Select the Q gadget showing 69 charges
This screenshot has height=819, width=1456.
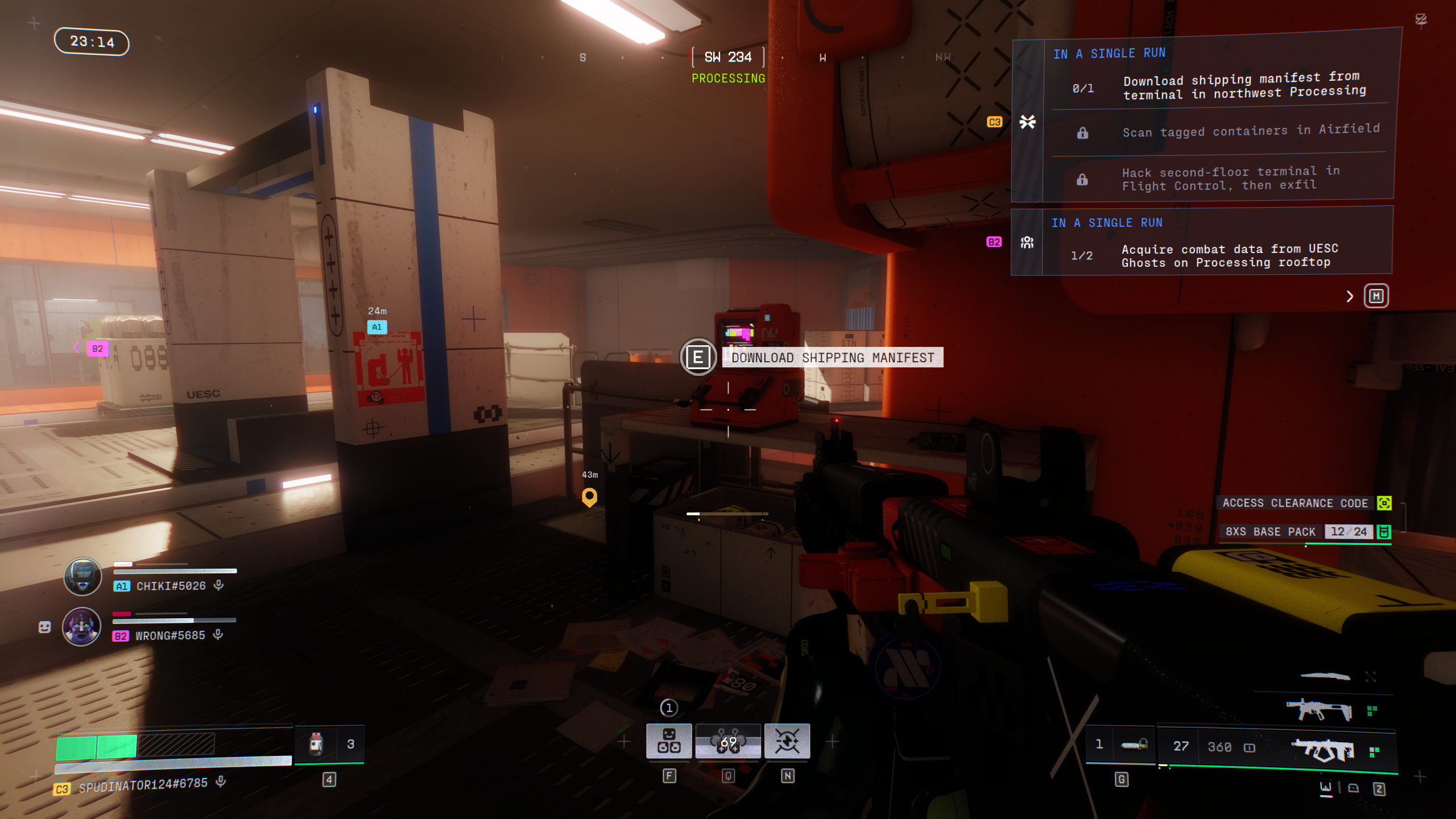(729, 741)
